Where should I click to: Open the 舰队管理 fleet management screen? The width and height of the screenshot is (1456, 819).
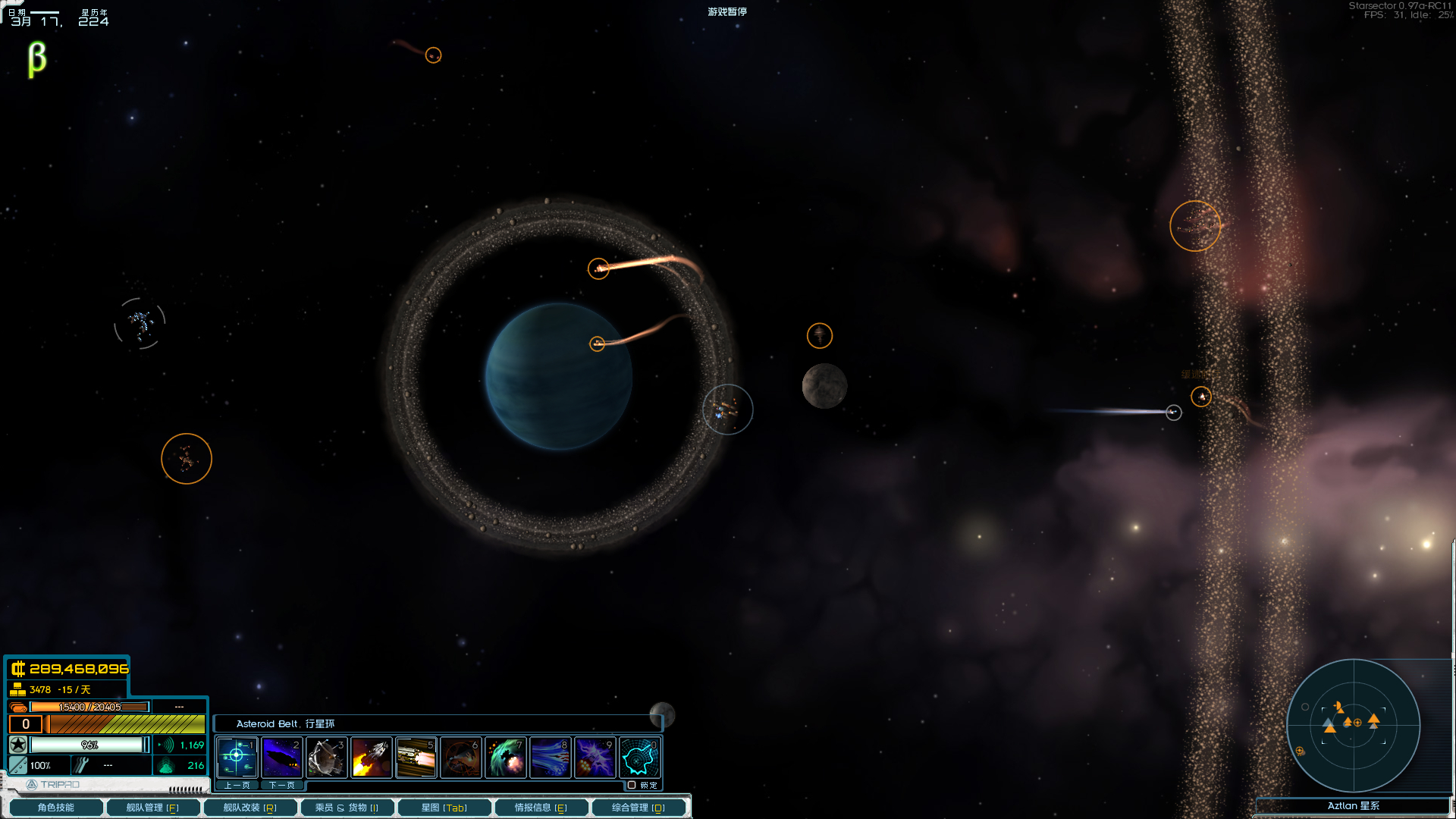pos(152,808)
